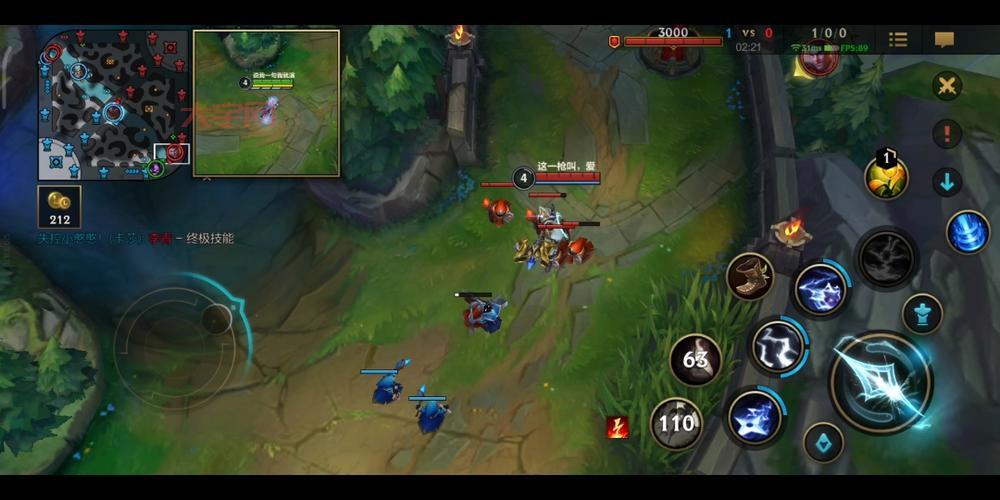Click the ally camera preview window
The width and height of the screenshot is (1000, 500).
(266, 102)
